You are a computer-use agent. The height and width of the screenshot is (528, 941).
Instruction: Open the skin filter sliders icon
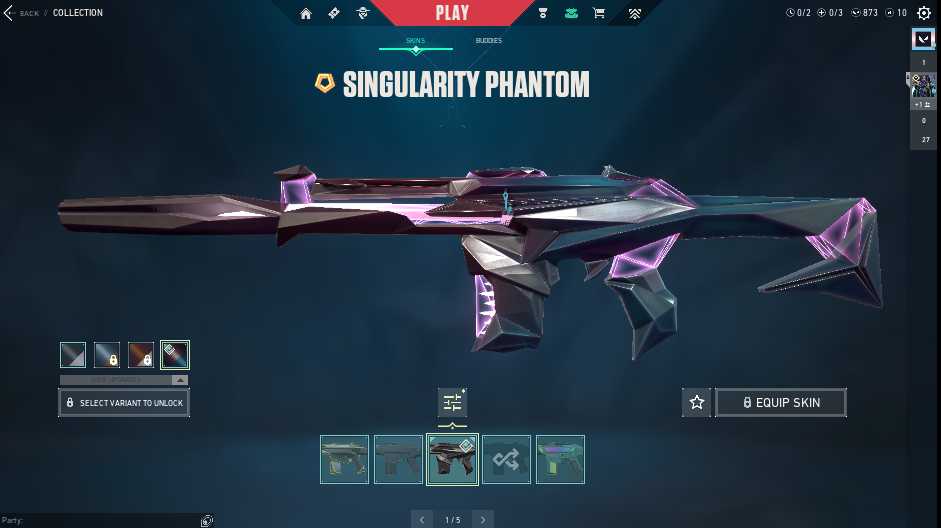(452, 402)
